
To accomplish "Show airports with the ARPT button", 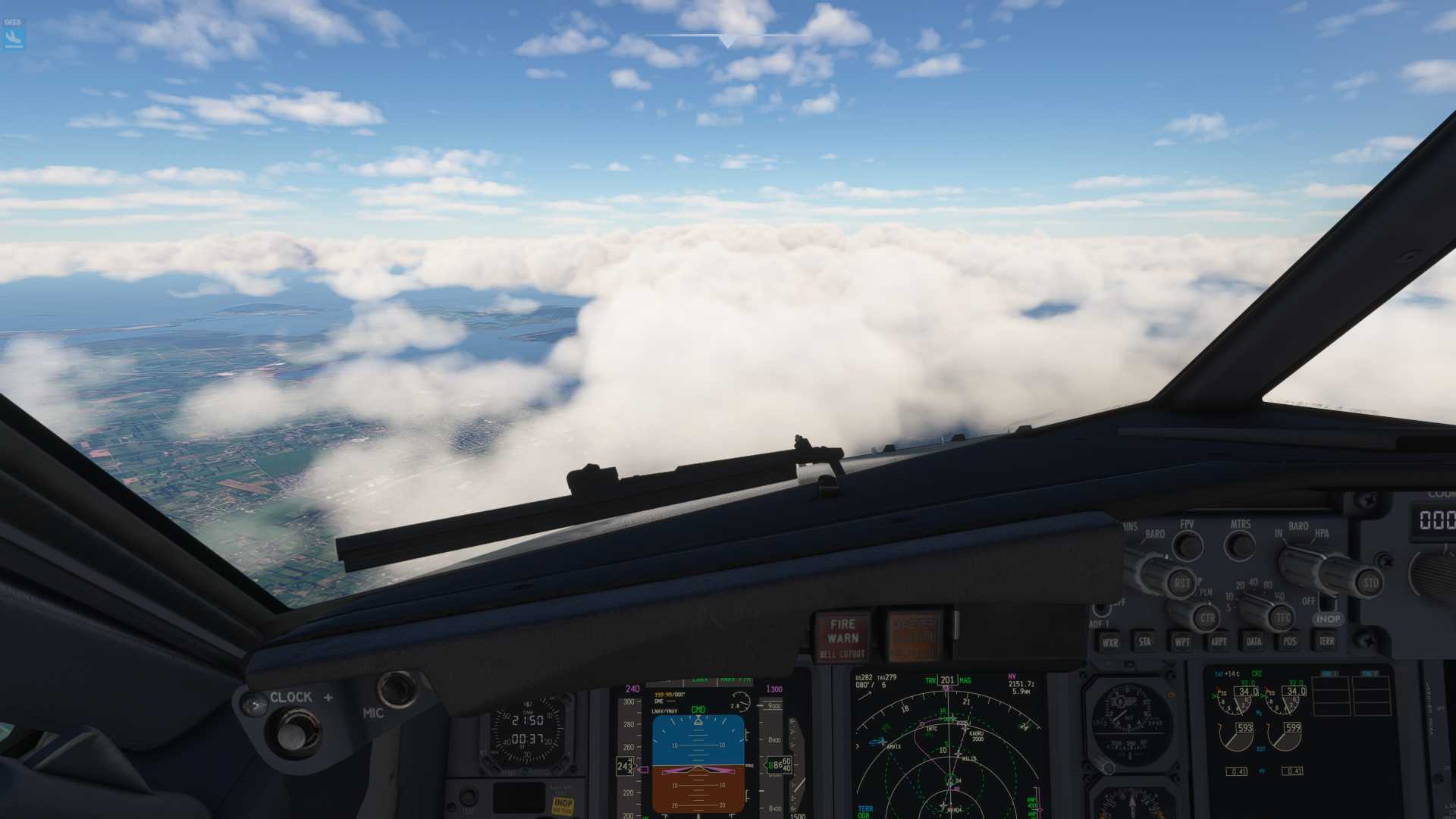I will [x=1218, y=642].
